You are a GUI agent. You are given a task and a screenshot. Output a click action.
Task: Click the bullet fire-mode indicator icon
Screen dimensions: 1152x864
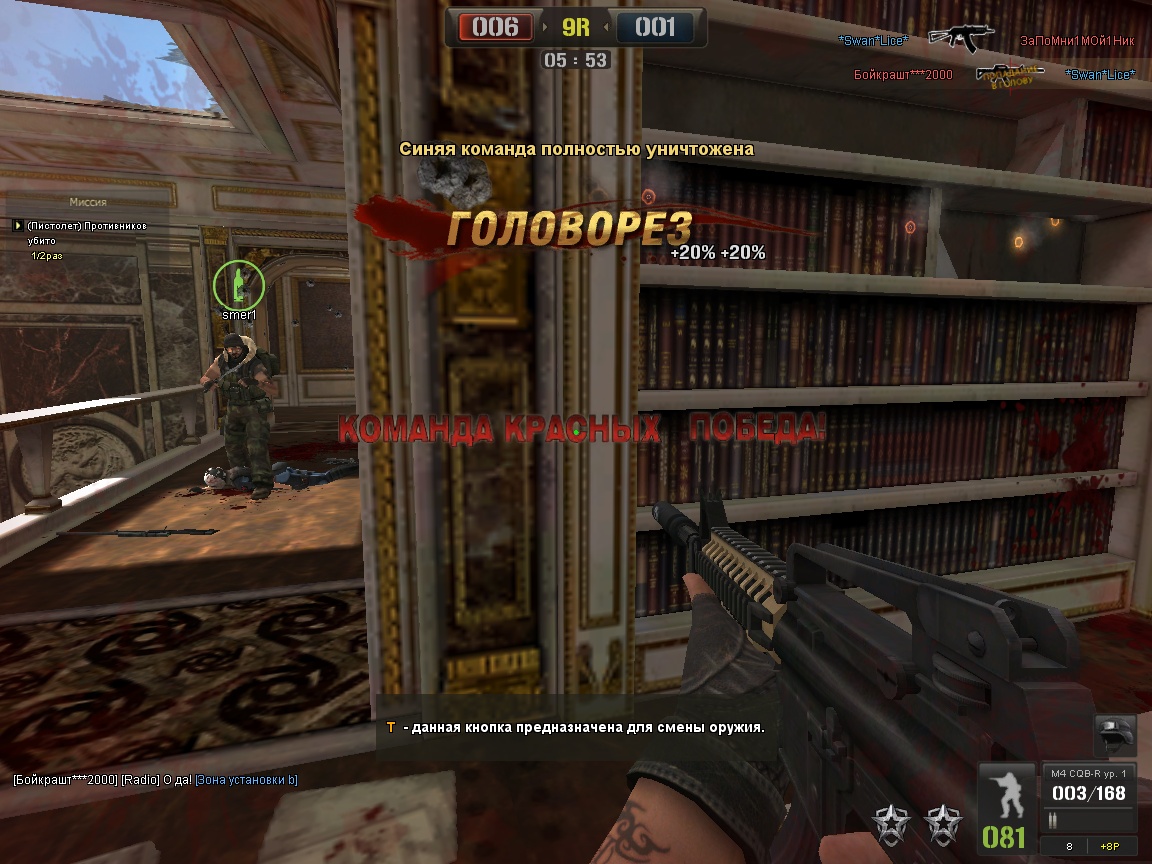(x=1053, y=820)
